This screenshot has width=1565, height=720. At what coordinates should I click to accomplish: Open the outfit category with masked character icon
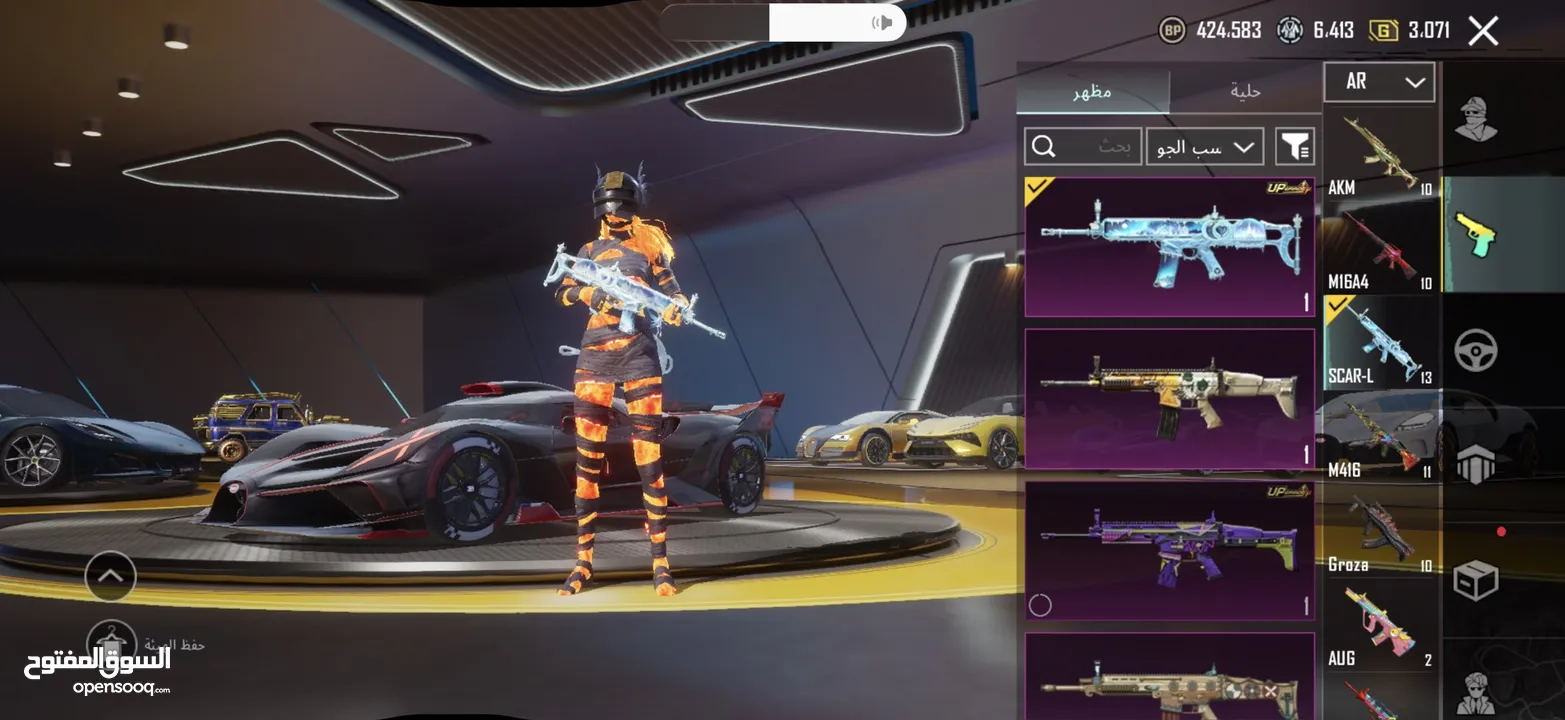pos(1475,121)
